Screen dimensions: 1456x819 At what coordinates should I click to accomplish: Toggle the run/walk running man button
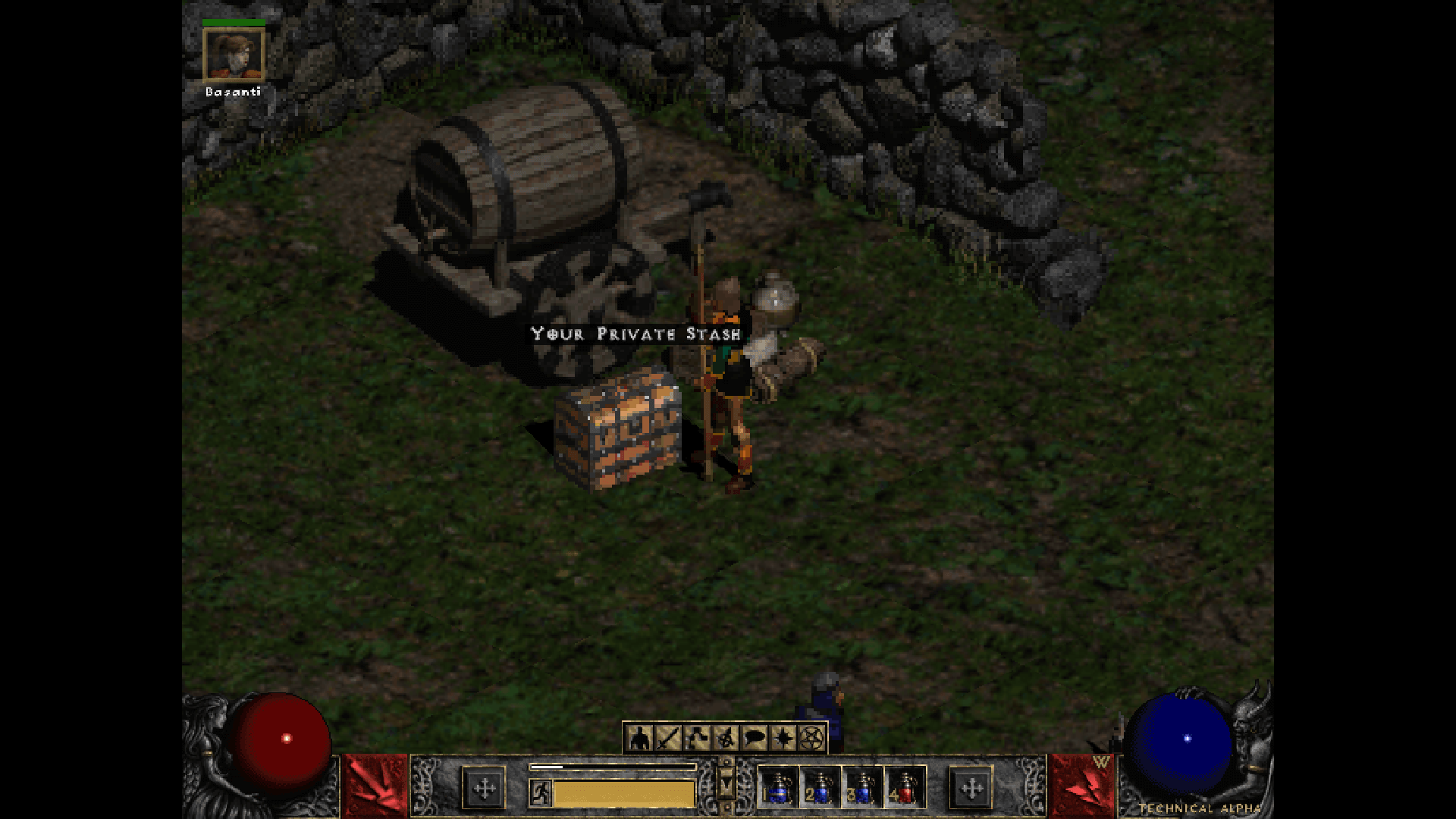pos(541,793)
